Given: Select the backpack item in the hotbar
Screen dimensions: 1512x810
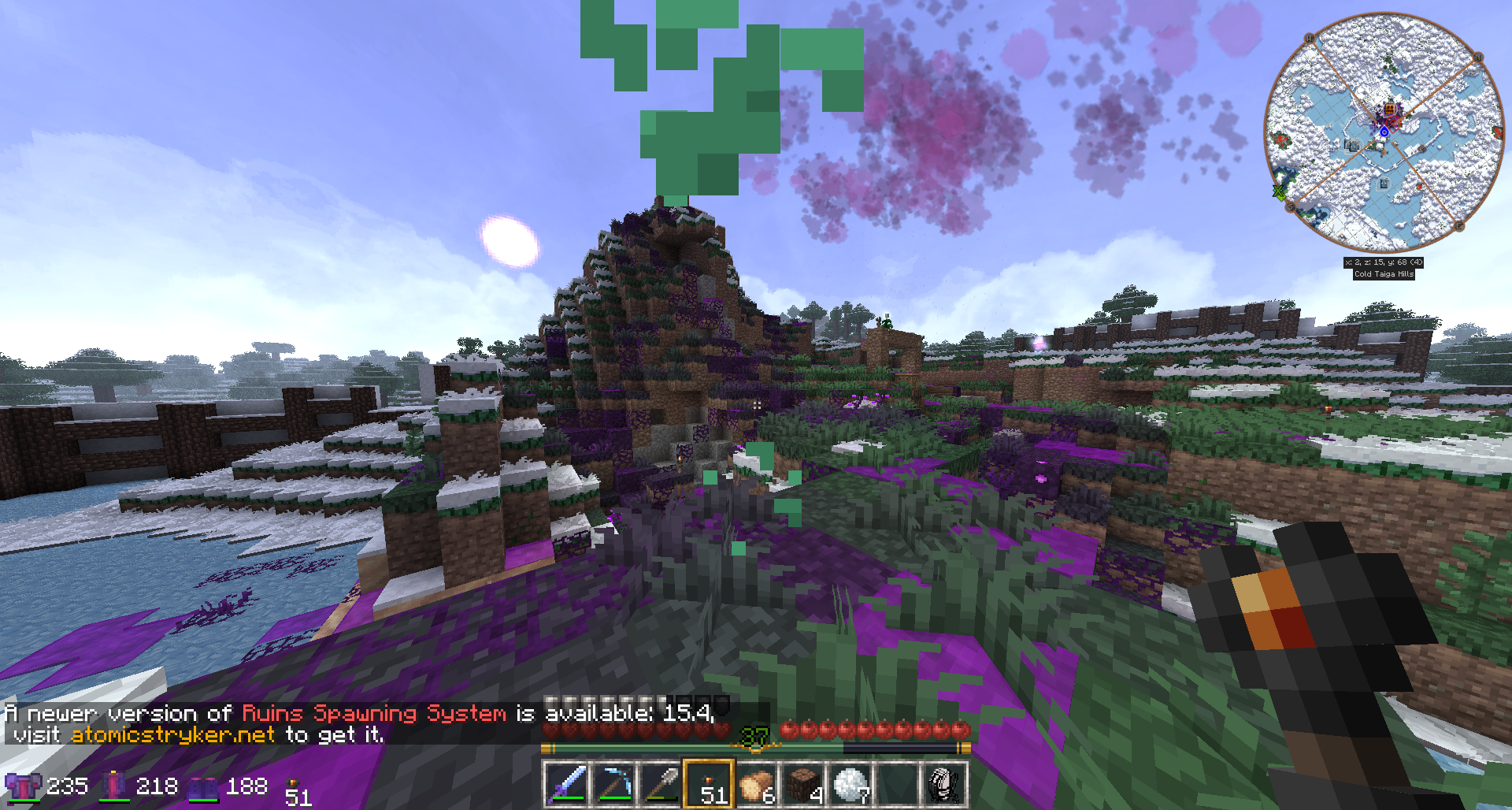Looking at the screenshot, I should [943, 784].
